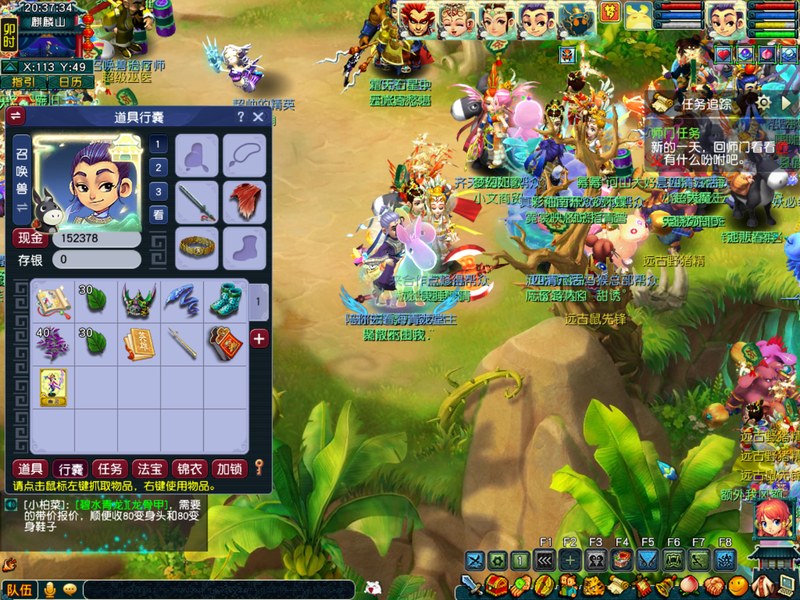The width and height of the screenshot is (800, 600).
Task: Click the 队伍 team button
Action: tap(19, 590)
